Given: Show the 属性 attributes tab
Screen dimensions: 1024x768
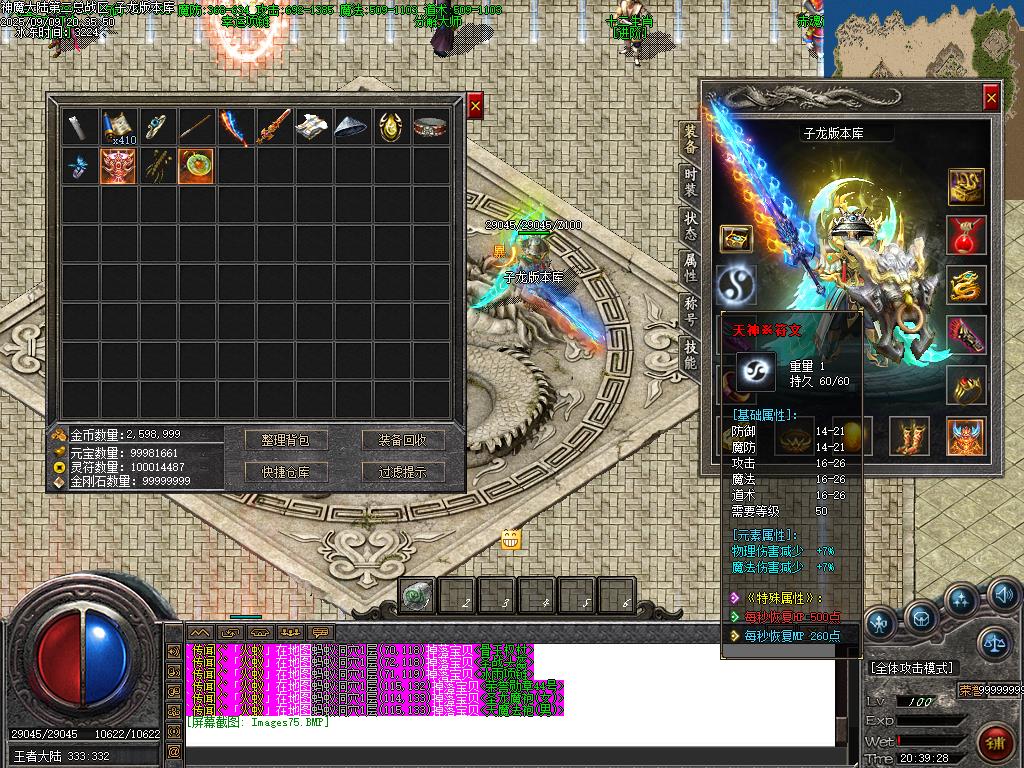Looking at the screenshot, I should [x=690, y=267].
